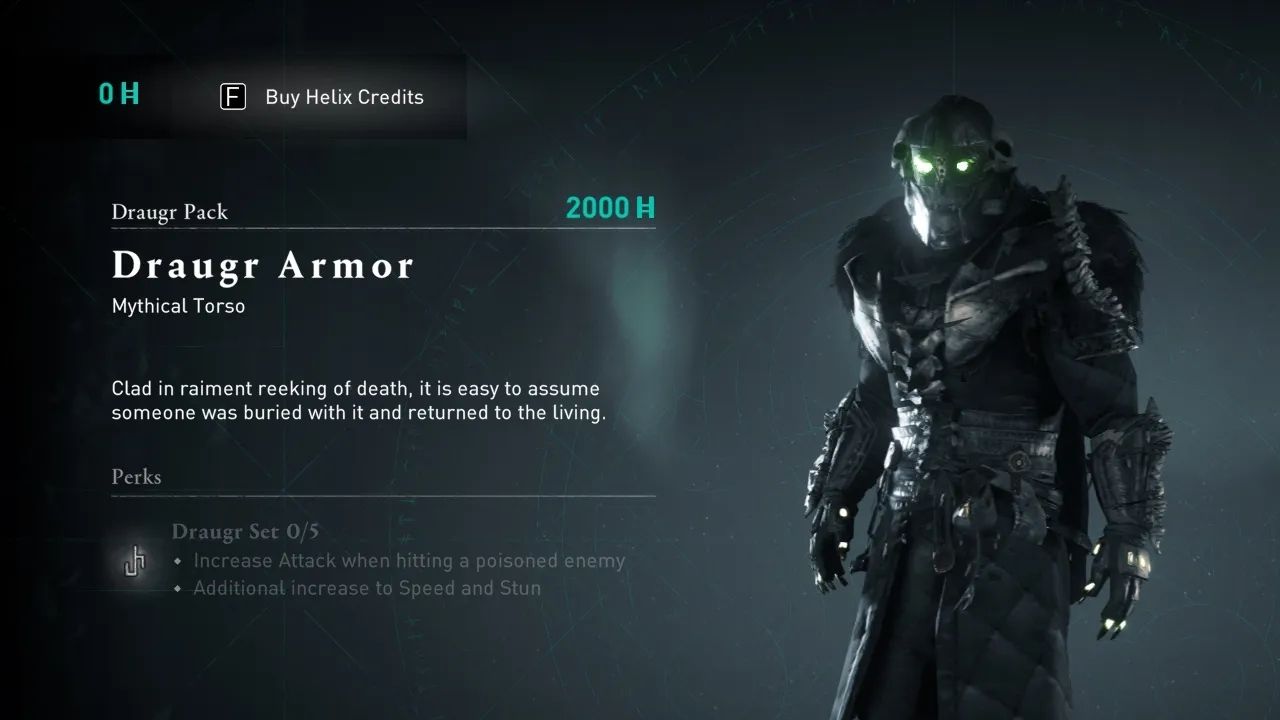The width and height of the screenshot is (1280, 720).
Task: Select the Draugr Pack label
Action: 170,212
